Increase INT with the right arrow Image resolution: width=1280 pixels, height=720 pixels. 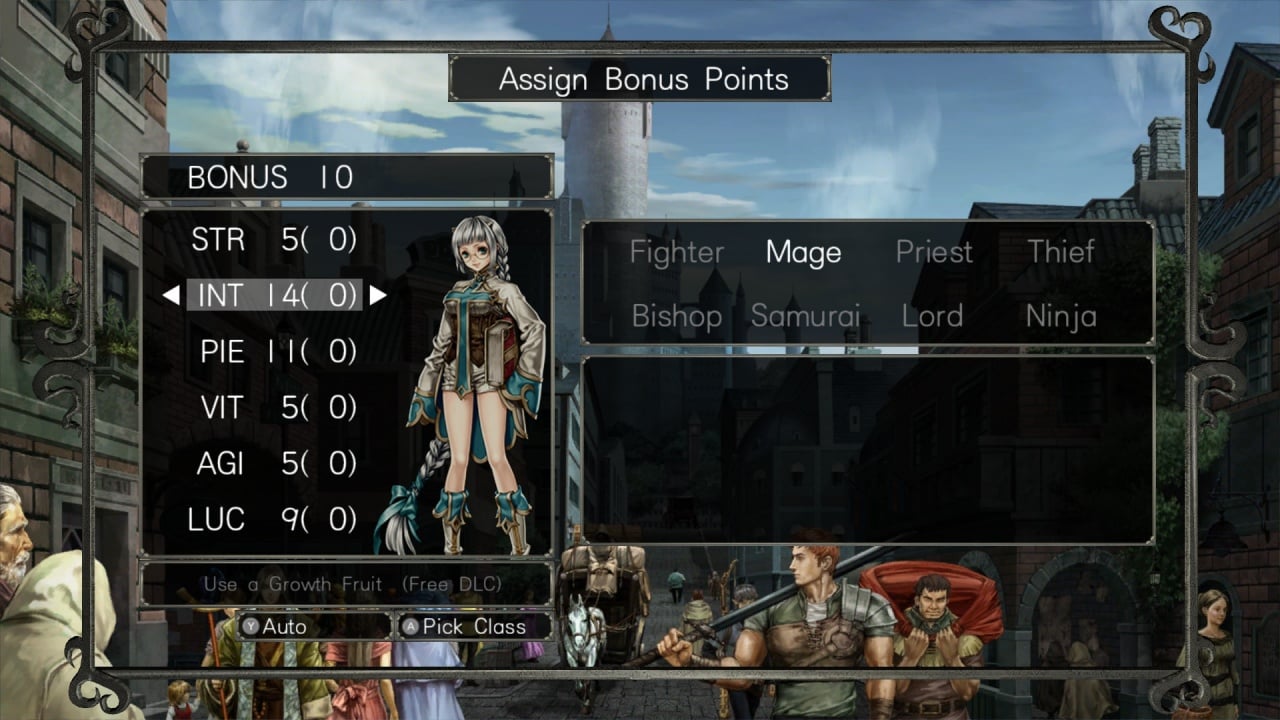[x=377, y=295]
